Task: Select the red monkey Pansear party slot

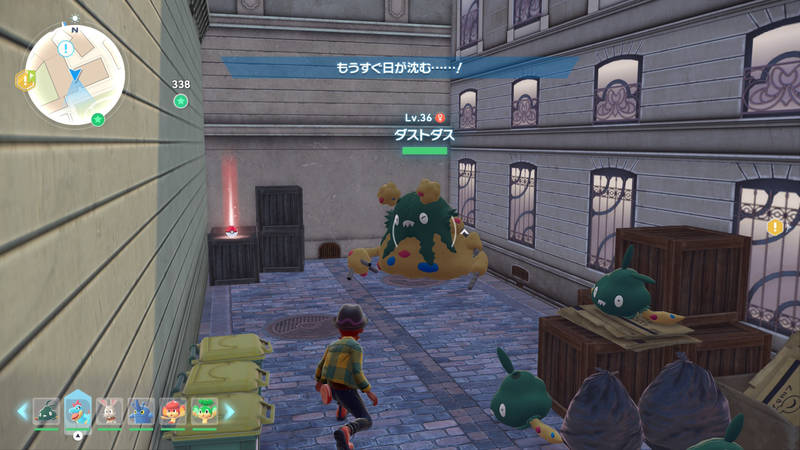Action: click(173, 411)
